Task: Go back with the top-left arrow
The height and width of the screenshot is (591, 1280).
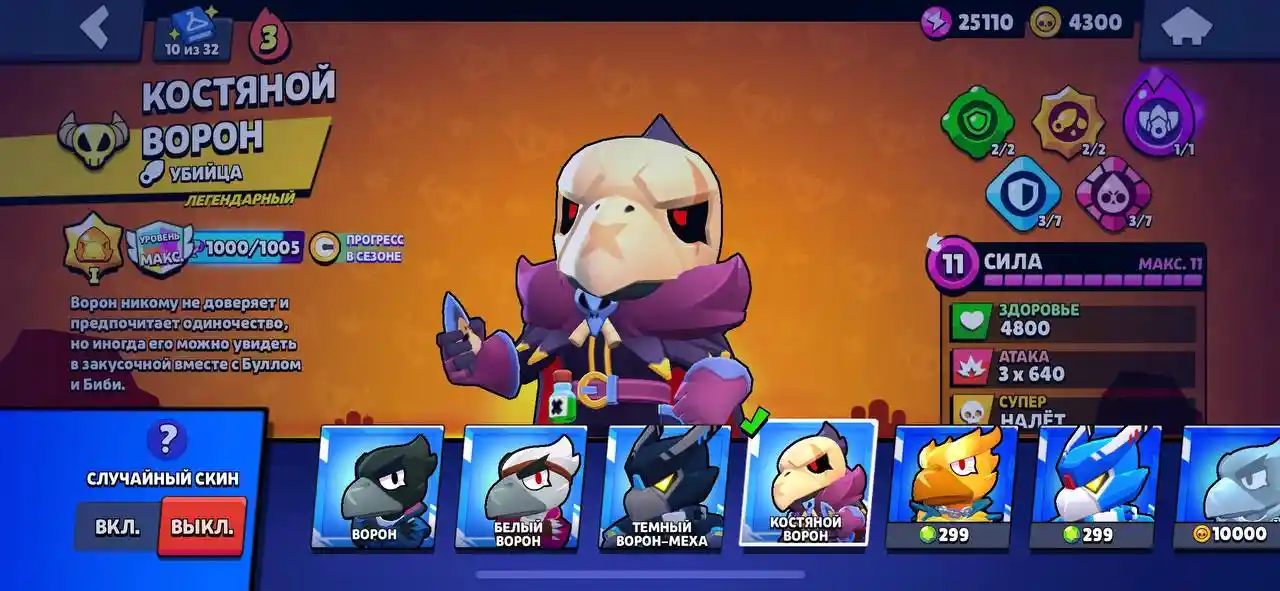Action: click(x=94, y=28)
